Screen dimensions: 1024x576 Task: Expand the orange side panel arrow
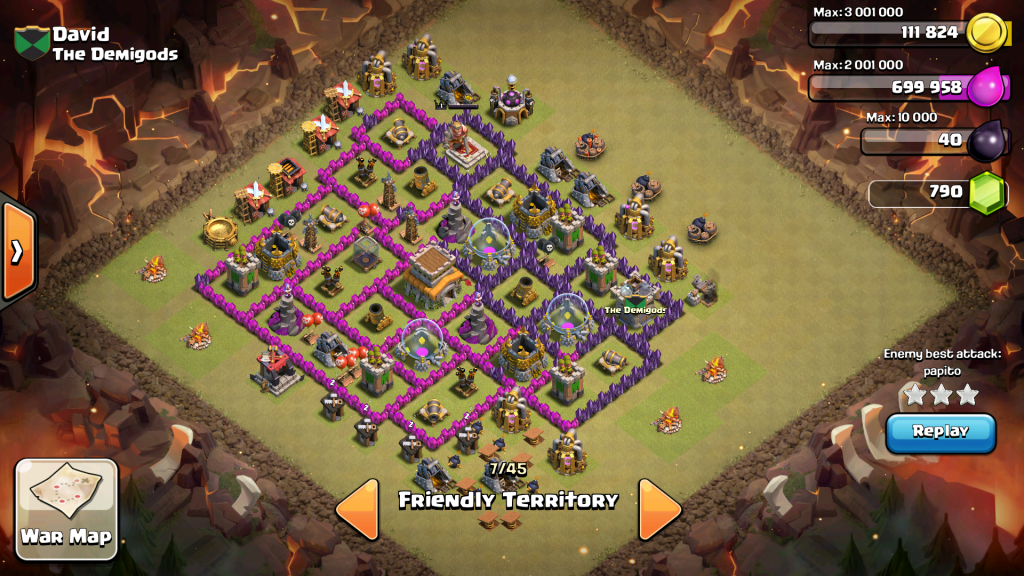[x=17, y=251]
